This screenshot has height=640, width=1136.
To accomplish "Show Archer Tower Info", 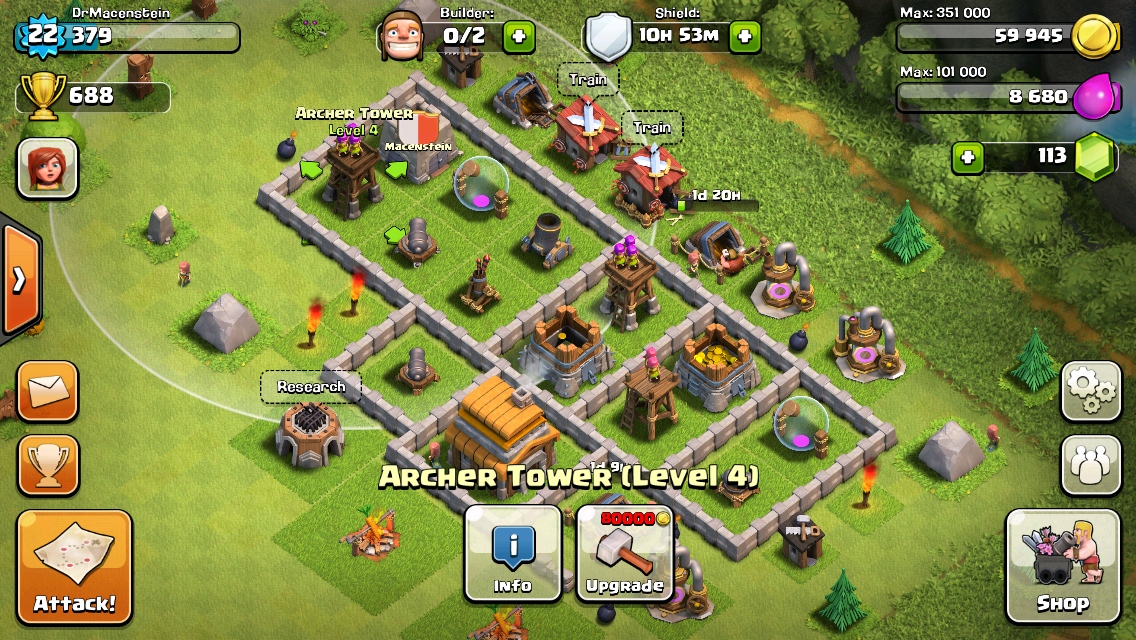I will [513, 553].
